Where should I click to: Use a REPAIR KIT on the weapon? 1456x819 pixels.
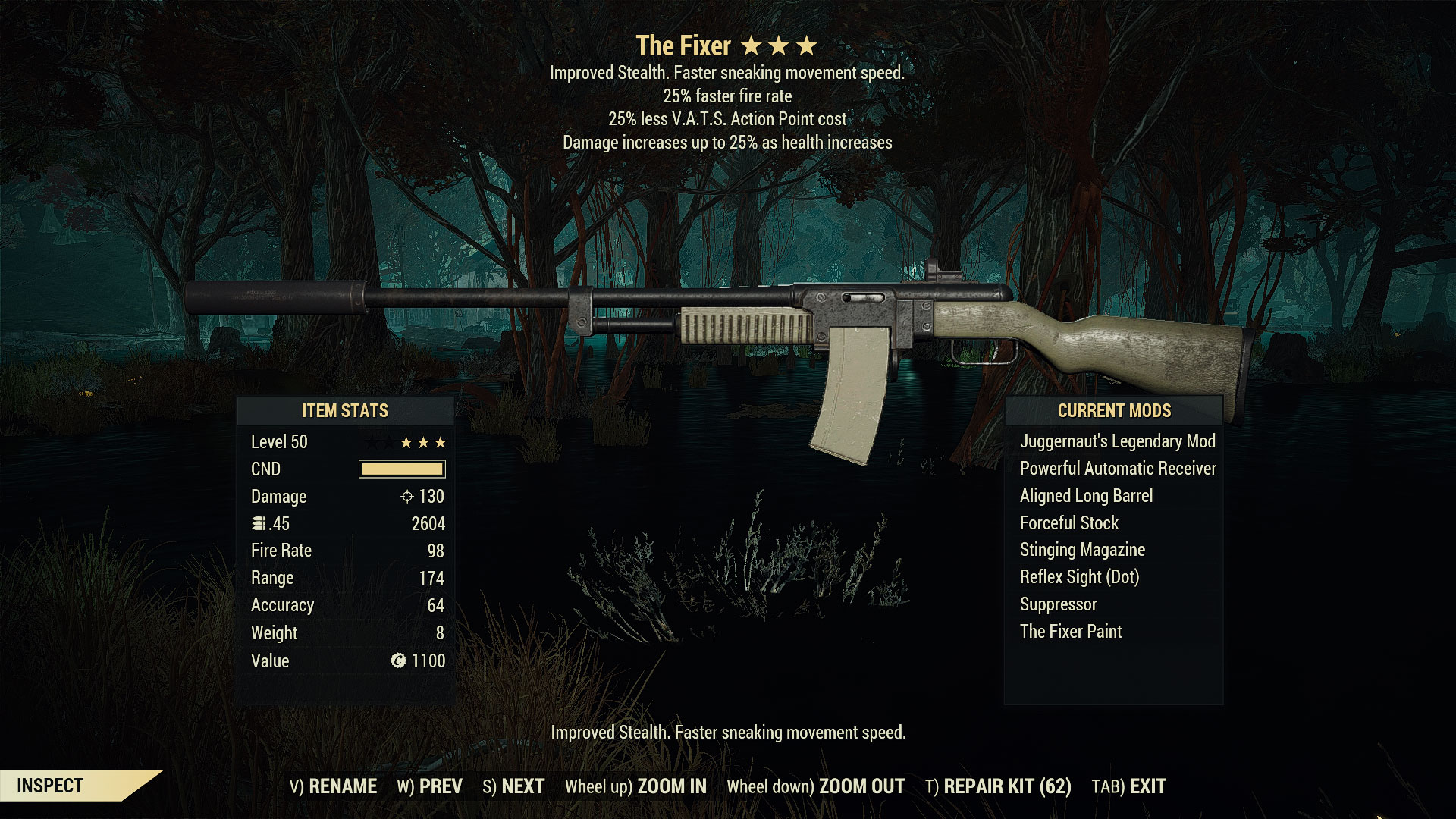tap(998, 786)
